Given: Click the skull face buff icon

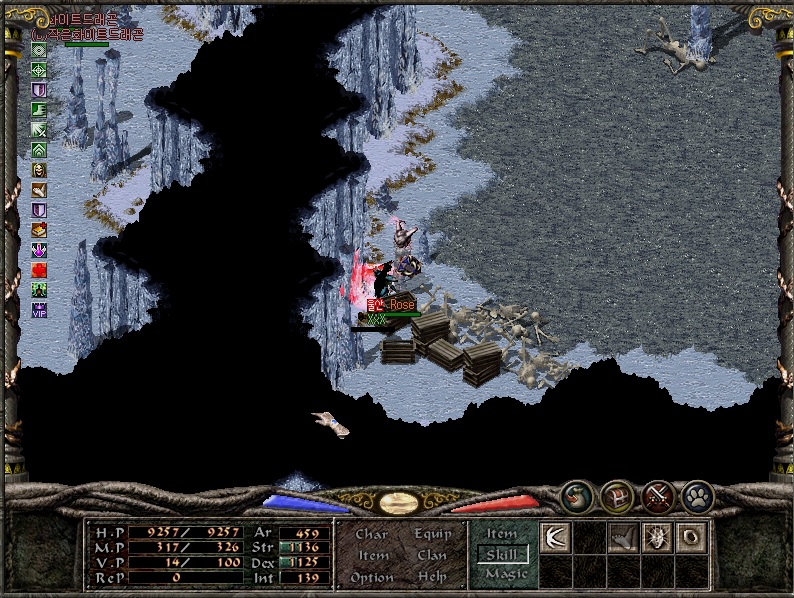Looking at the screenshot, I should point(39,169).
